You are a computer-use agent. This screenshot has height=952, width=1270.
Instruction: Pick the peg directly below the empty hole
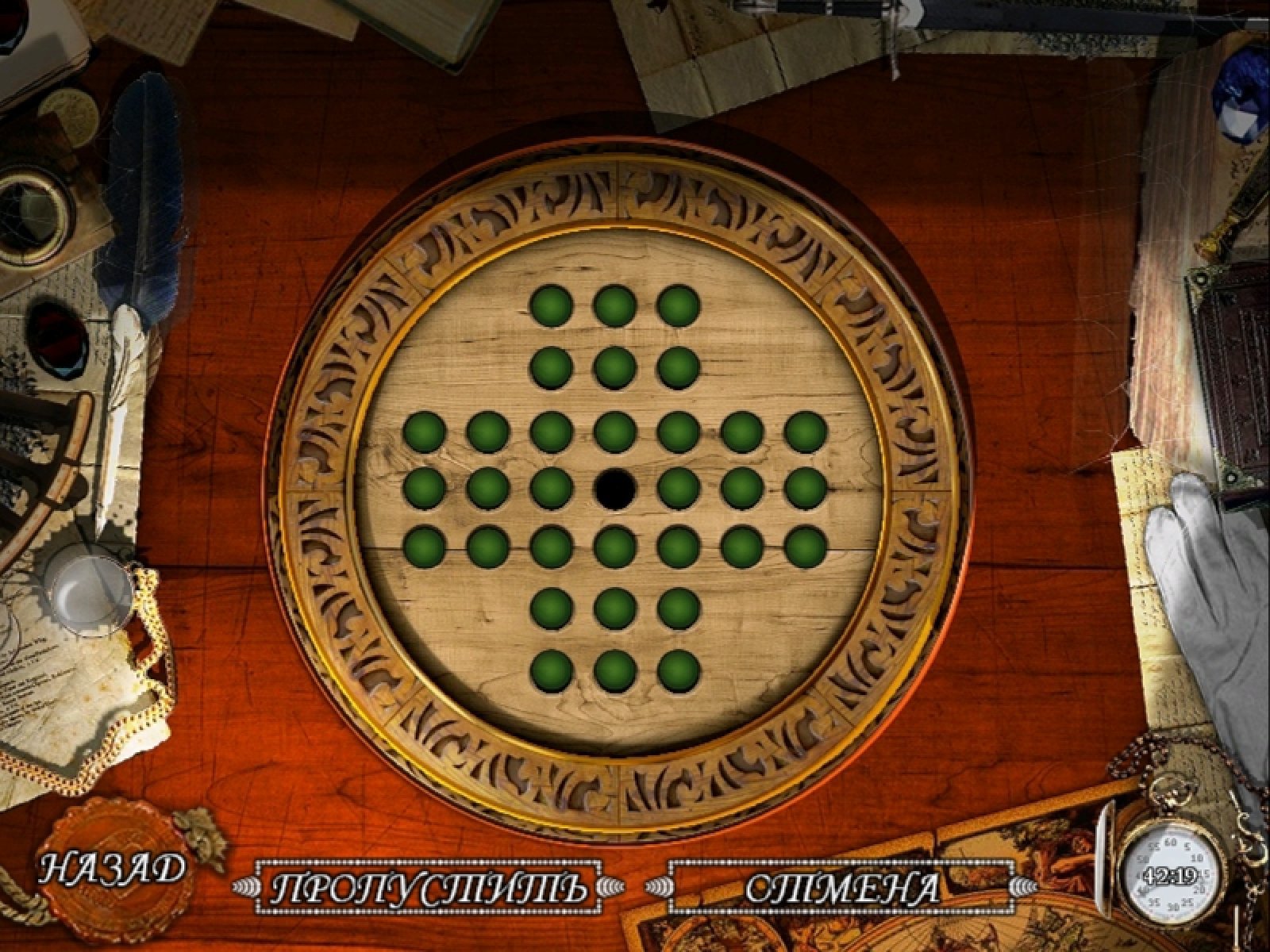click(615, 546)
